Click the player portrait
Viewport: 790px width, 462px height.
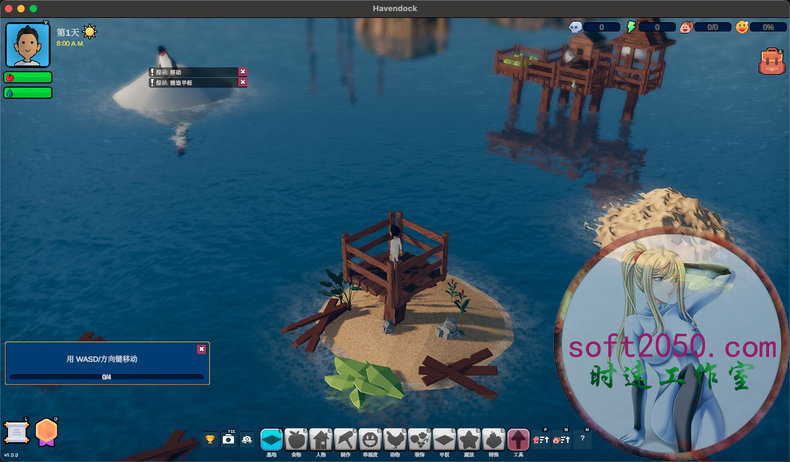coord(28,45)
